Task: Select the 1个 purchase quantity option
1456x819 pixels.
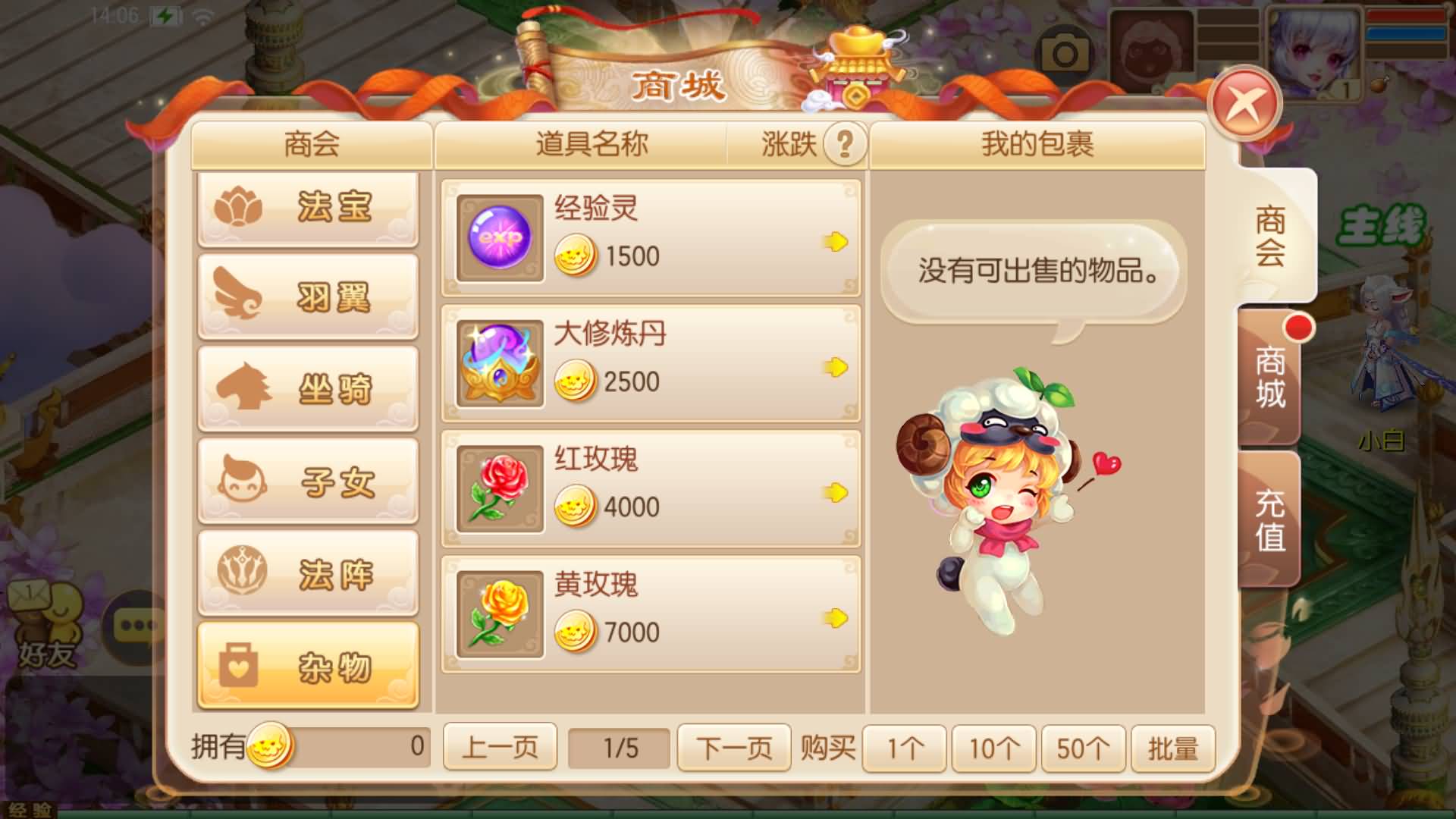Action: pos(904,747)
